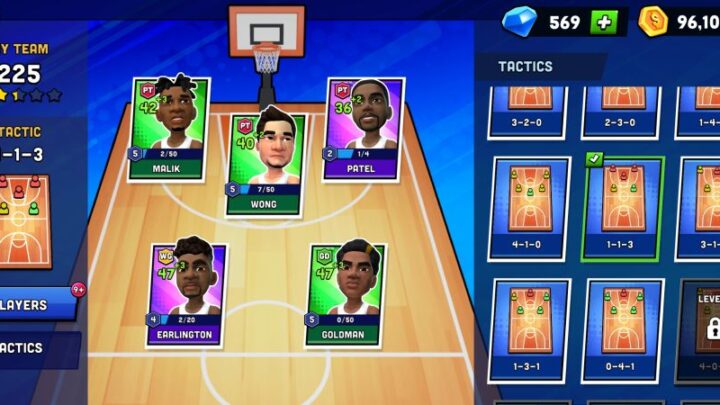
Task: Click the gold coin currency icon
Action: pos(654,21)
